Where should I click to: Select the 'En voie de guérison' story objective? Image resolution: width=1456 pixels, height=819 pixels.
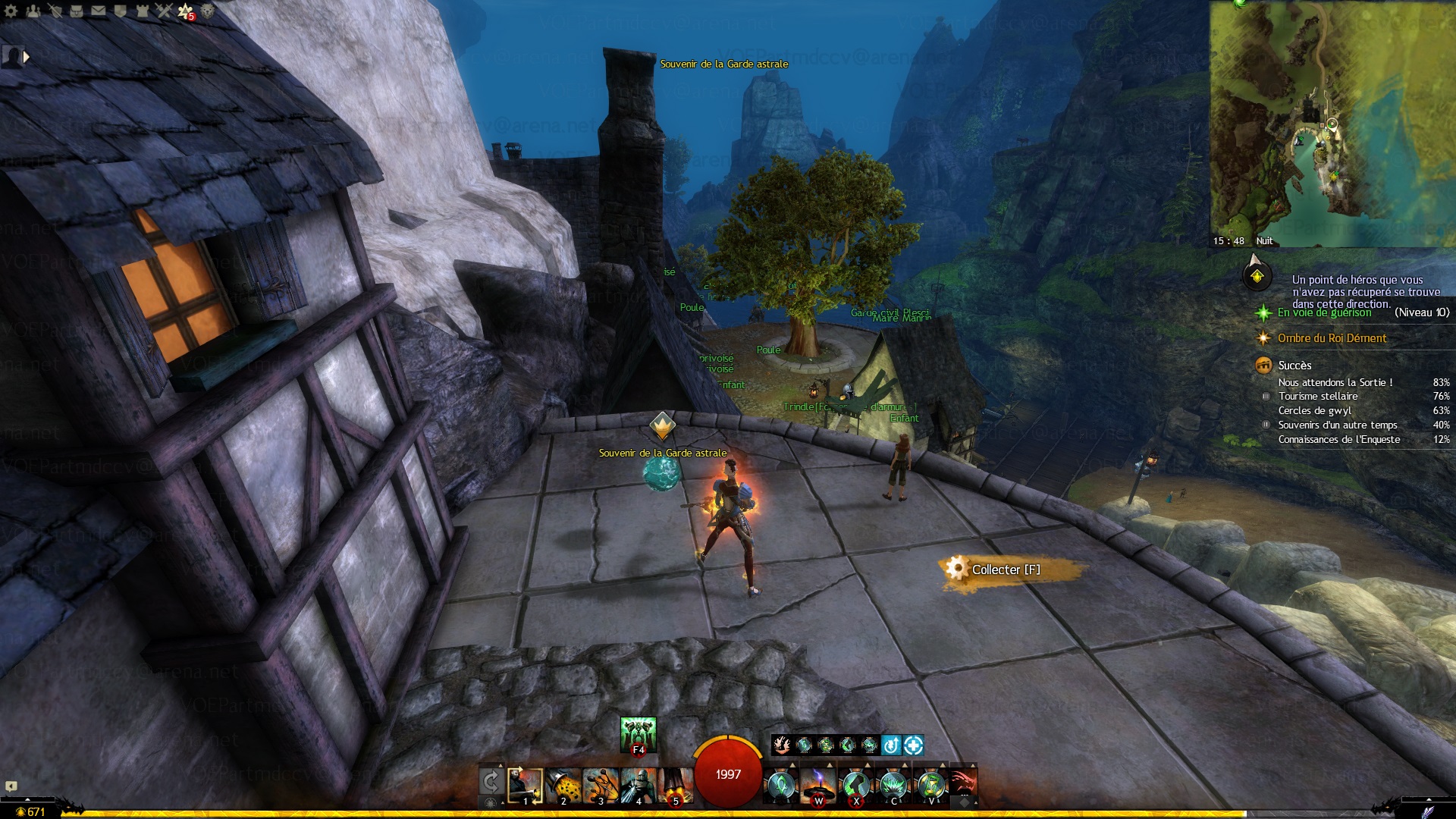[x=1324, y=312]
